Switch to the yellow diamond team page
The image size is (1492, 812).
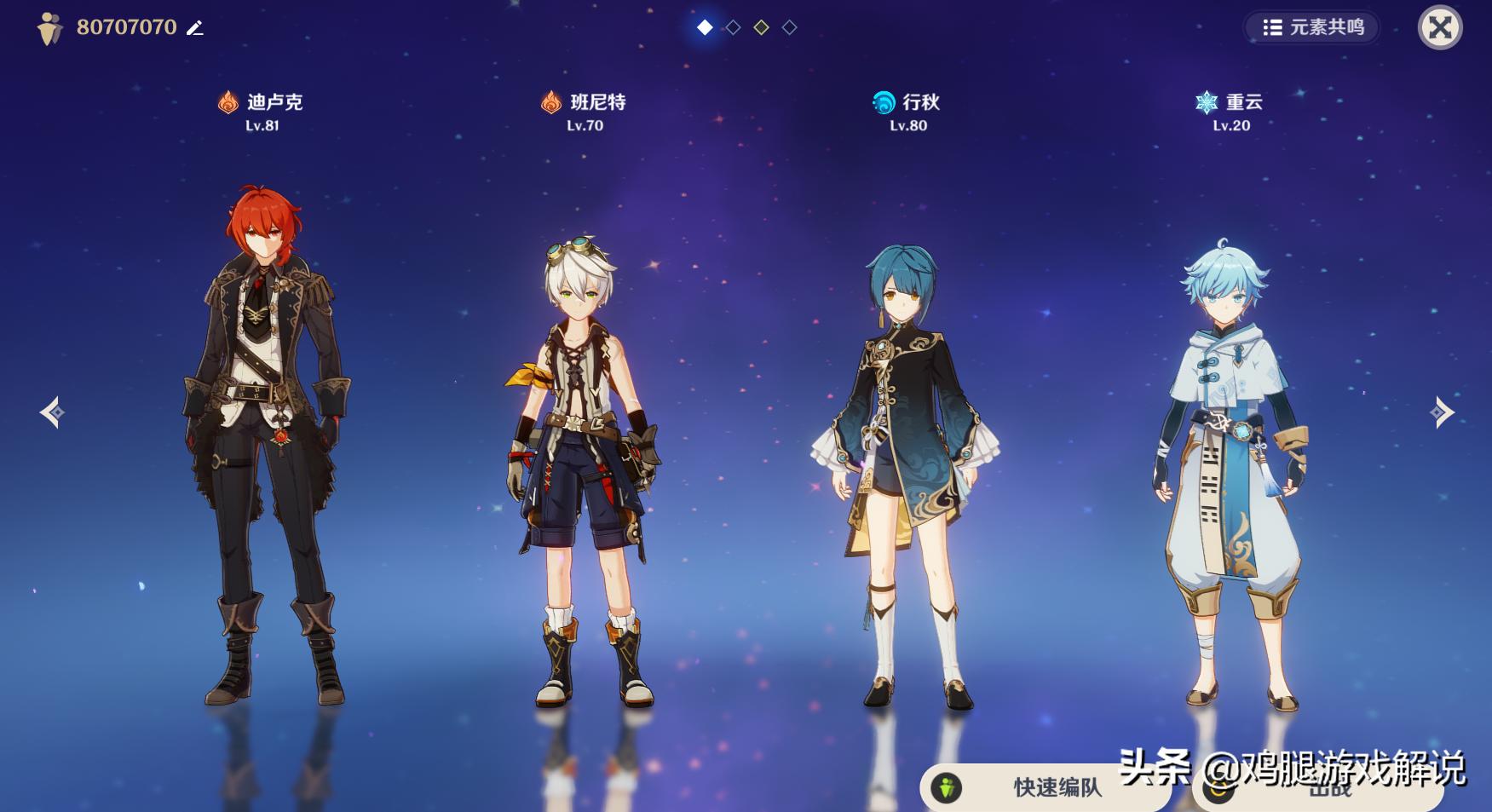761,28
